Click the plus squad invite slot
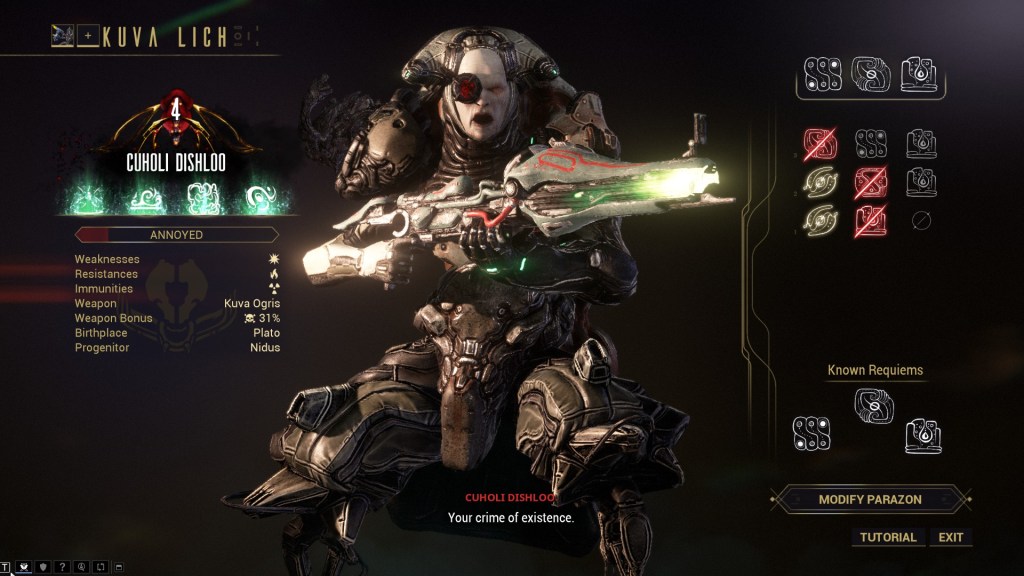The width and height of the screenshot is (1024, 576). 88,37
